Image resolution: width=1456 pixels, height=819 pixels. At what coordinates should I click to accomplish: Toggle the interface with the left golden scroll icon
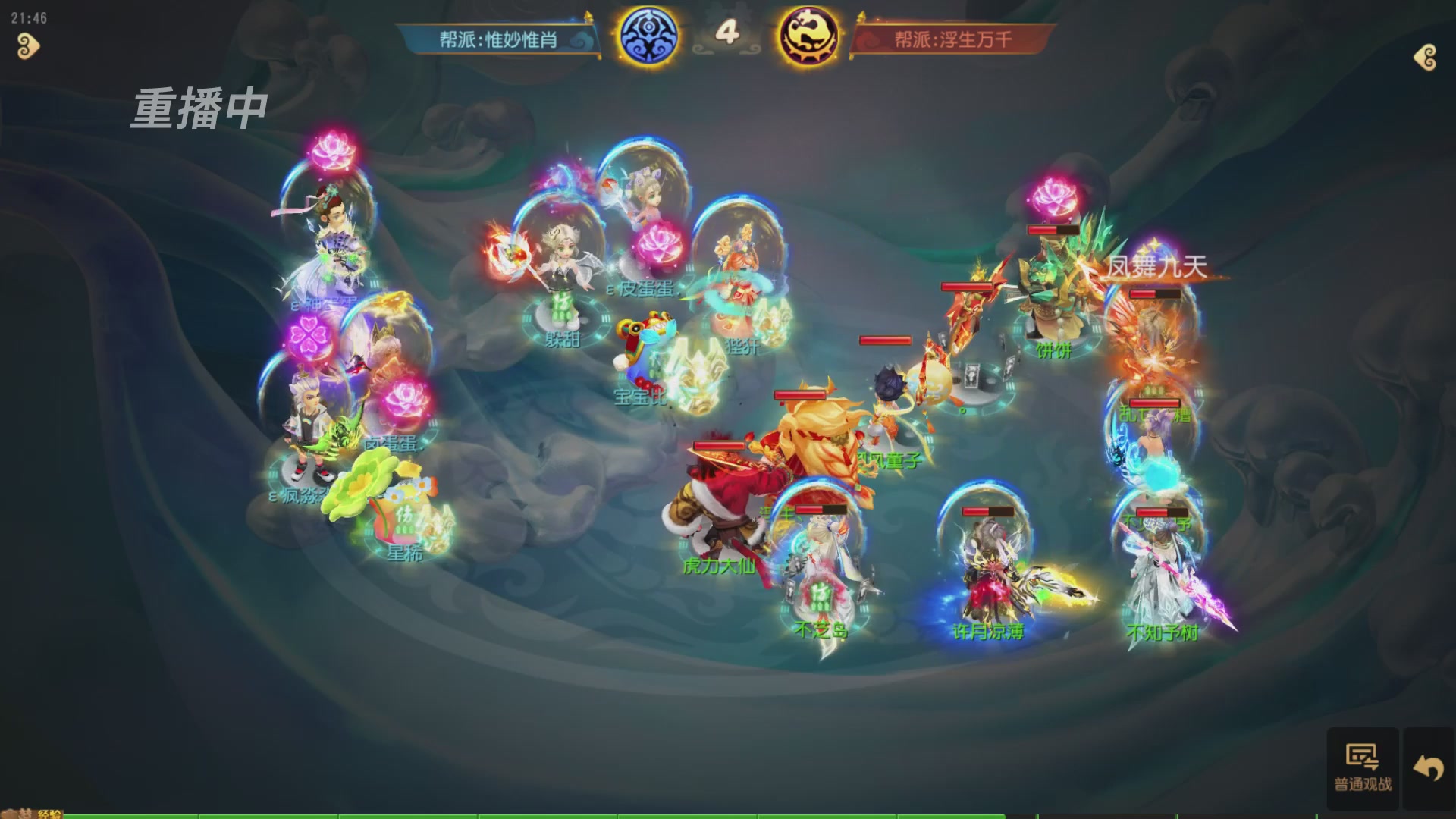pyautogui.click(x=27, y=47)
